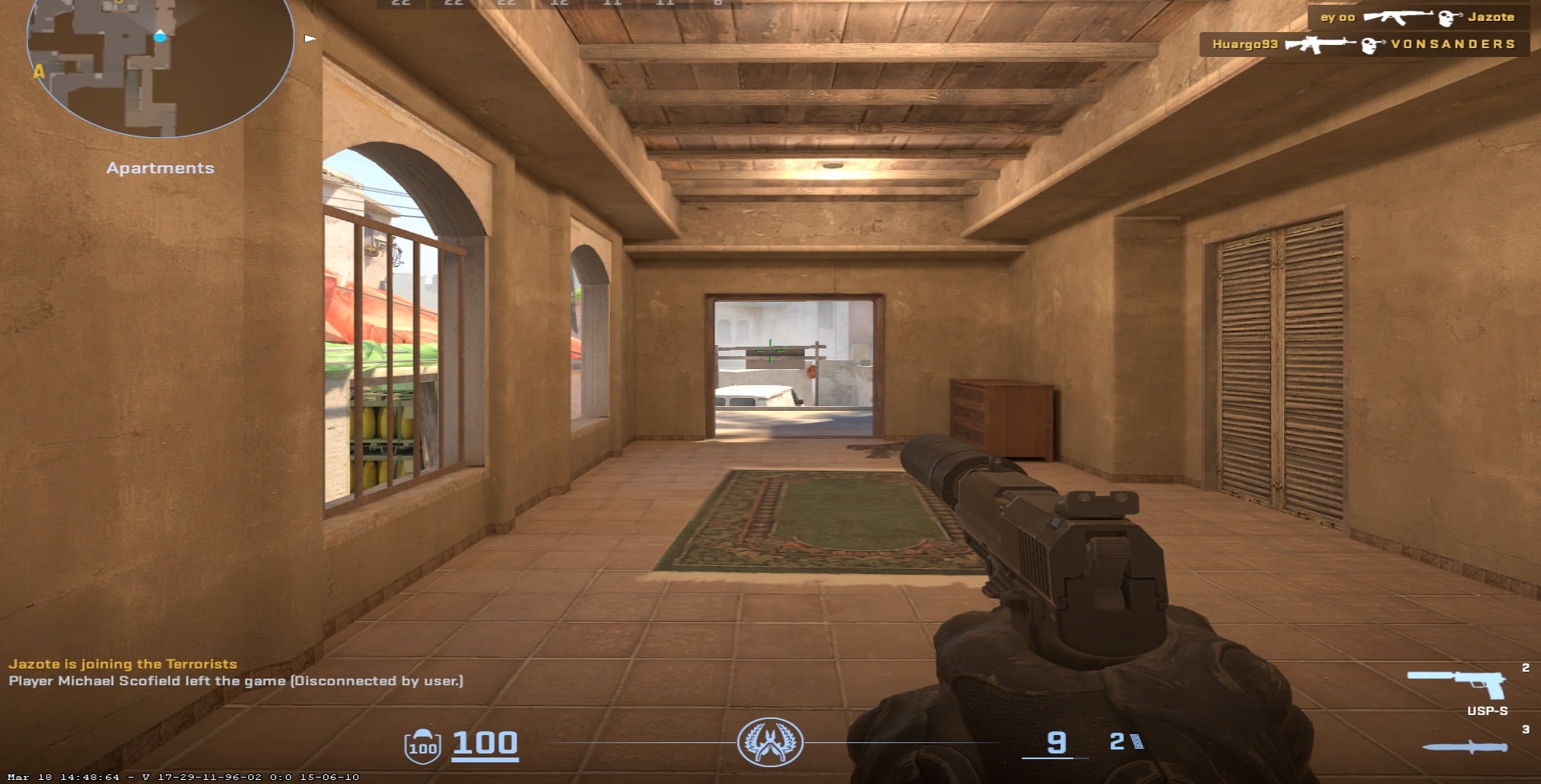The height and width of the screenshot is (784, 1541).
Task: Click the ammo count showing 9
Action: (1055, 743)
